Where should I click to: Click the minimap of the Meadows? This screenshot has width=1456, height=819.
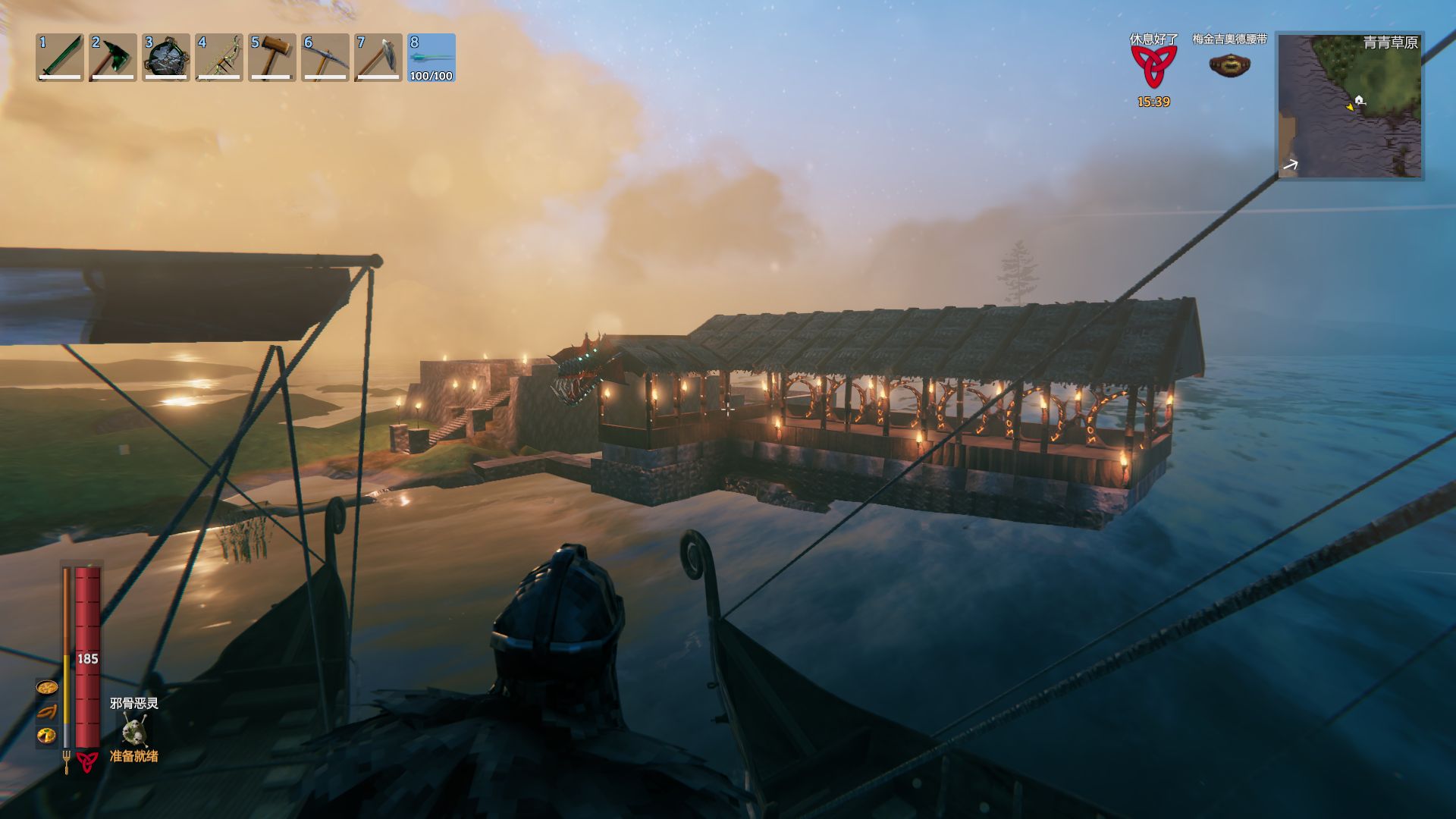pyautogui.click(x=1349, y=105)
